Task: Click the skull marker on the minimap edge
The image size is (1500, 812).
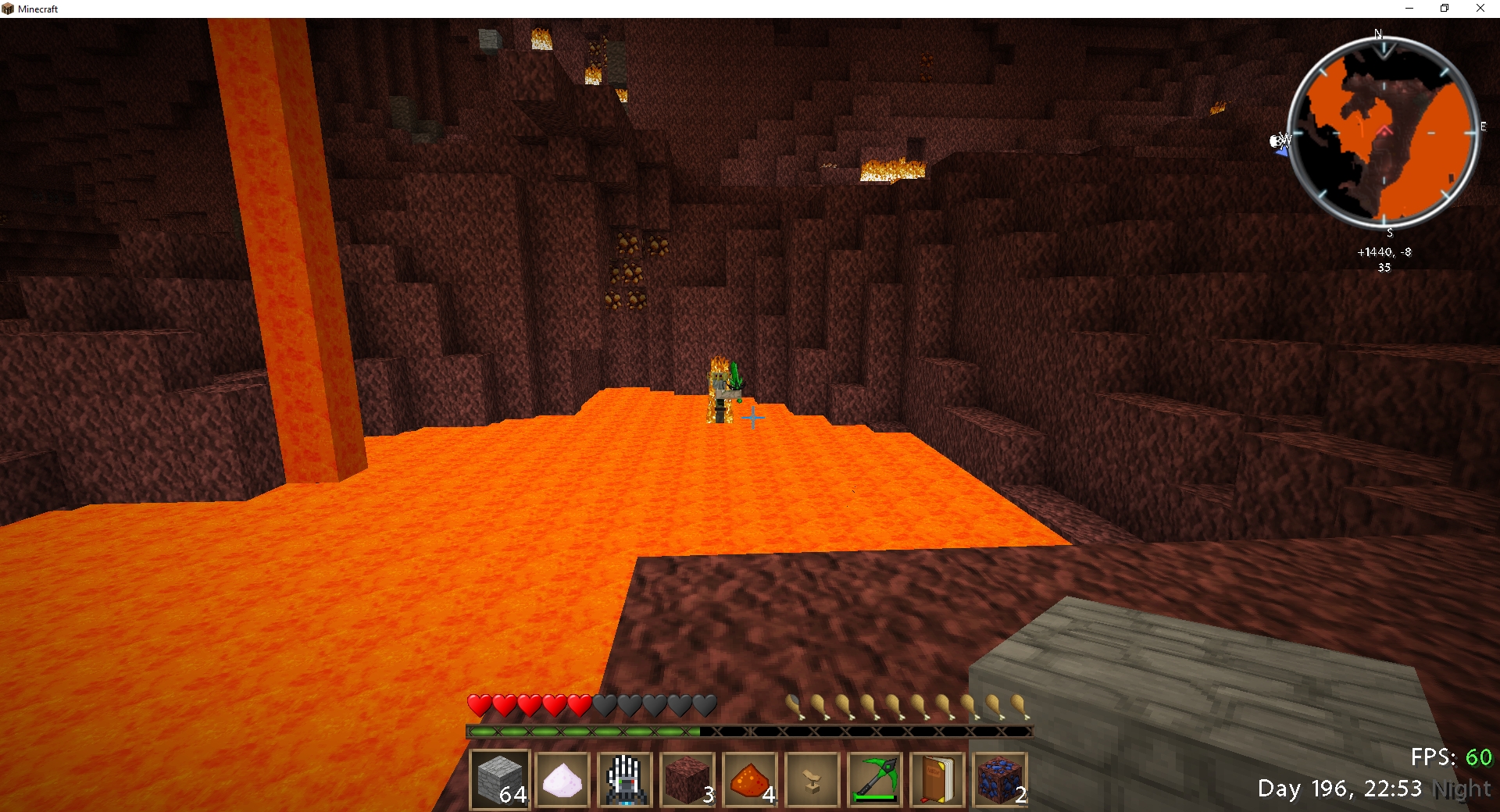Action: 1277,141
